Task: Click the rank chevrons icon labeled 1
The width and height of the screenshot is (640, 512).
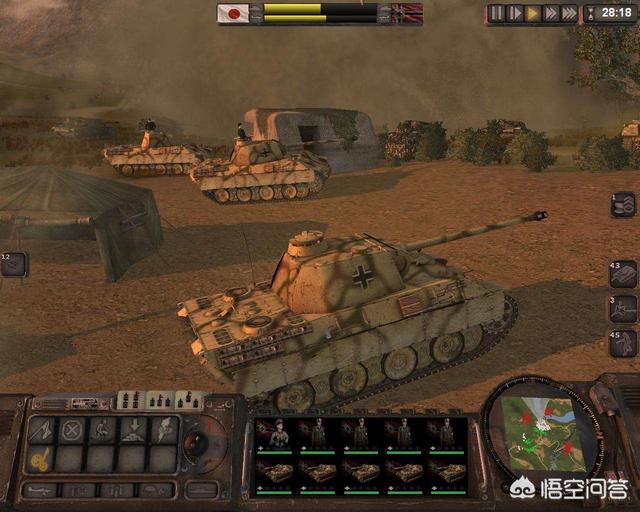Action: pos(622,204)
